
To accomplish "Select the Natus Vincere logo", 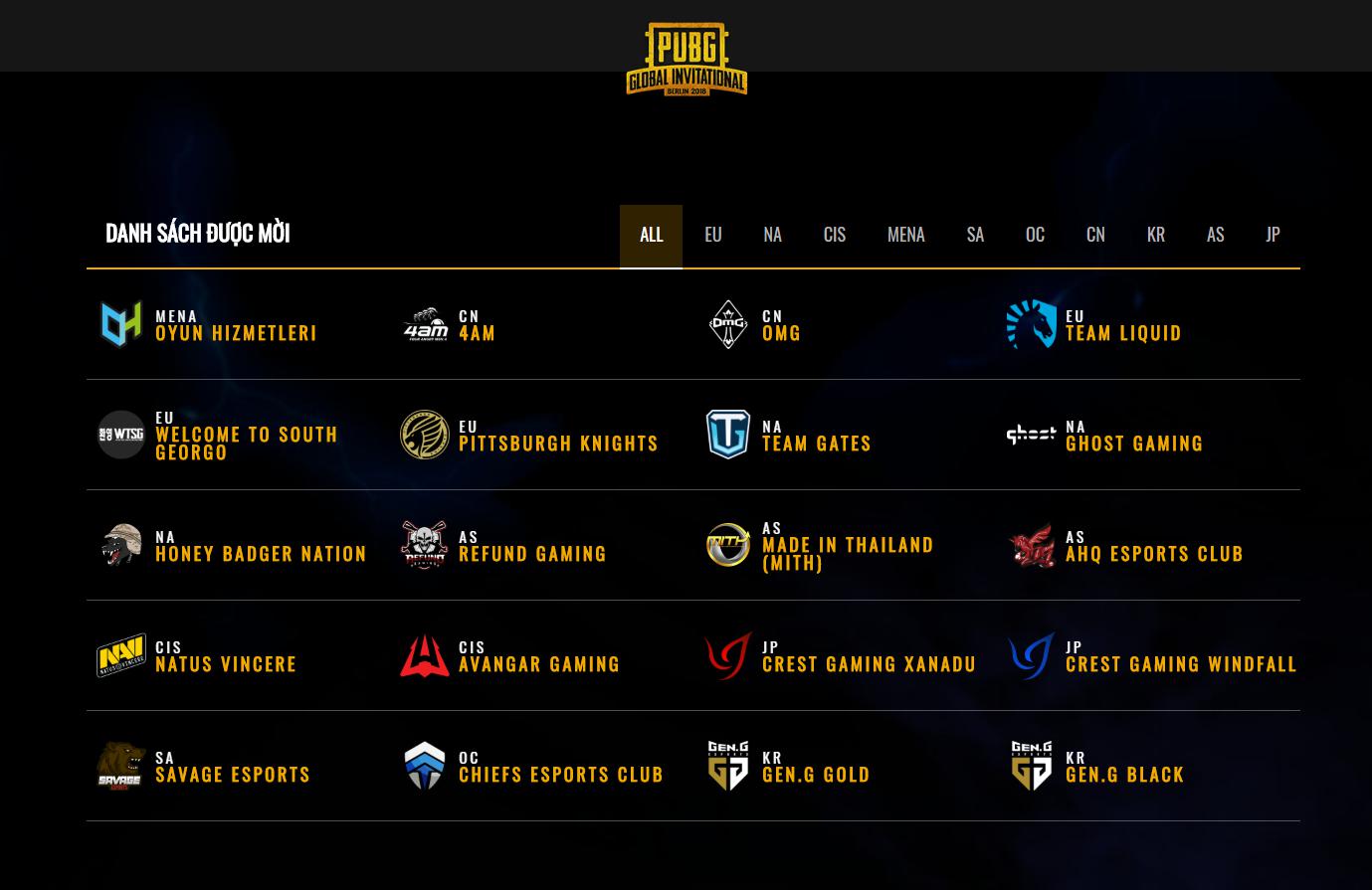I will 121,655.
